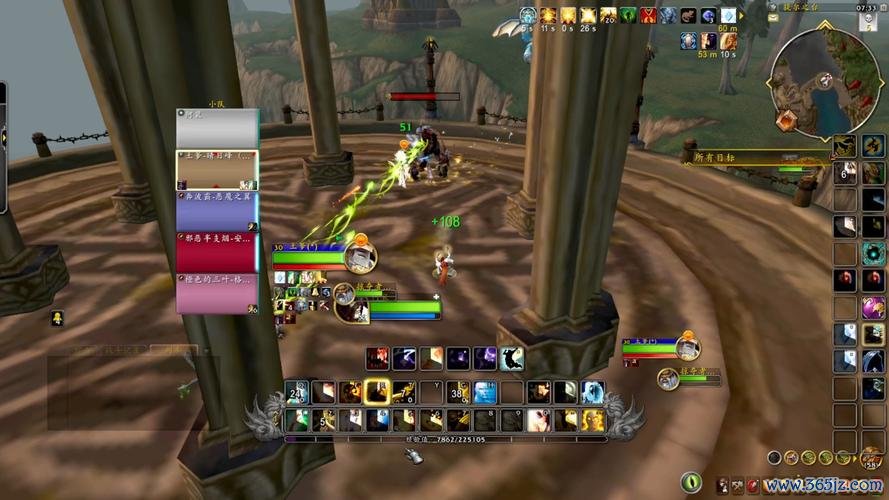Click the player portrait on unit frame
The width and height of the screenshot is (889, 500).
359,256
